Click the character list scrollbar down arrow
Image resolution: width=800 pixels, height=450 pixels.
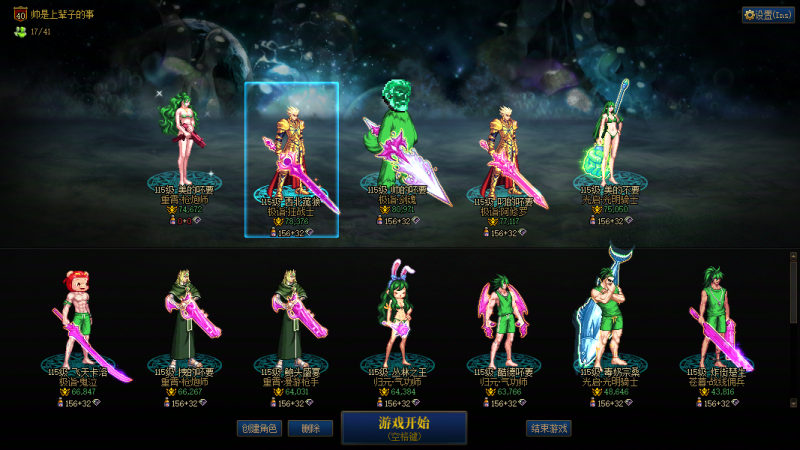[x=793, y=403]
